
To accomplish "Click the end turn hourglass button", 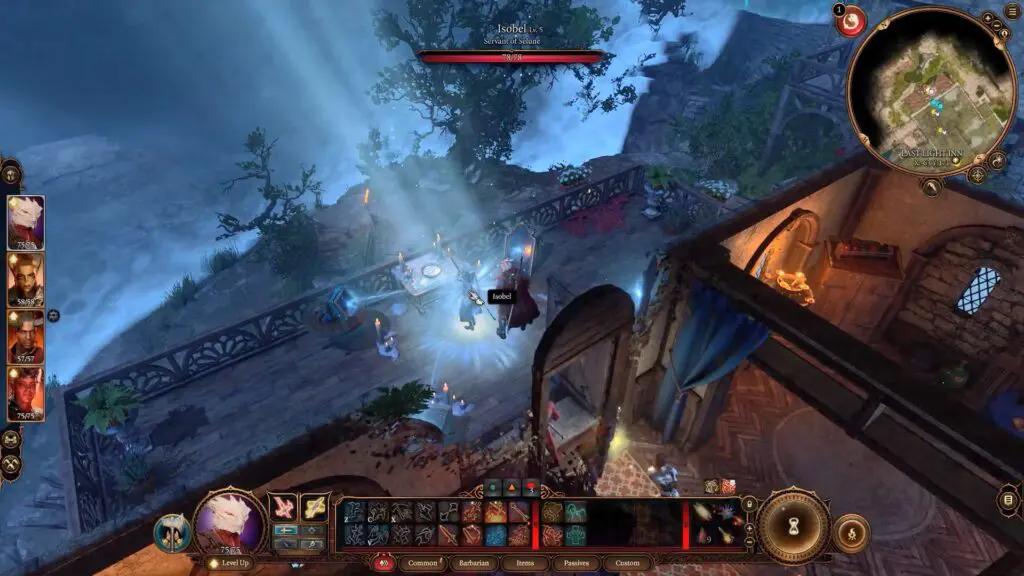I will [792, 526].
